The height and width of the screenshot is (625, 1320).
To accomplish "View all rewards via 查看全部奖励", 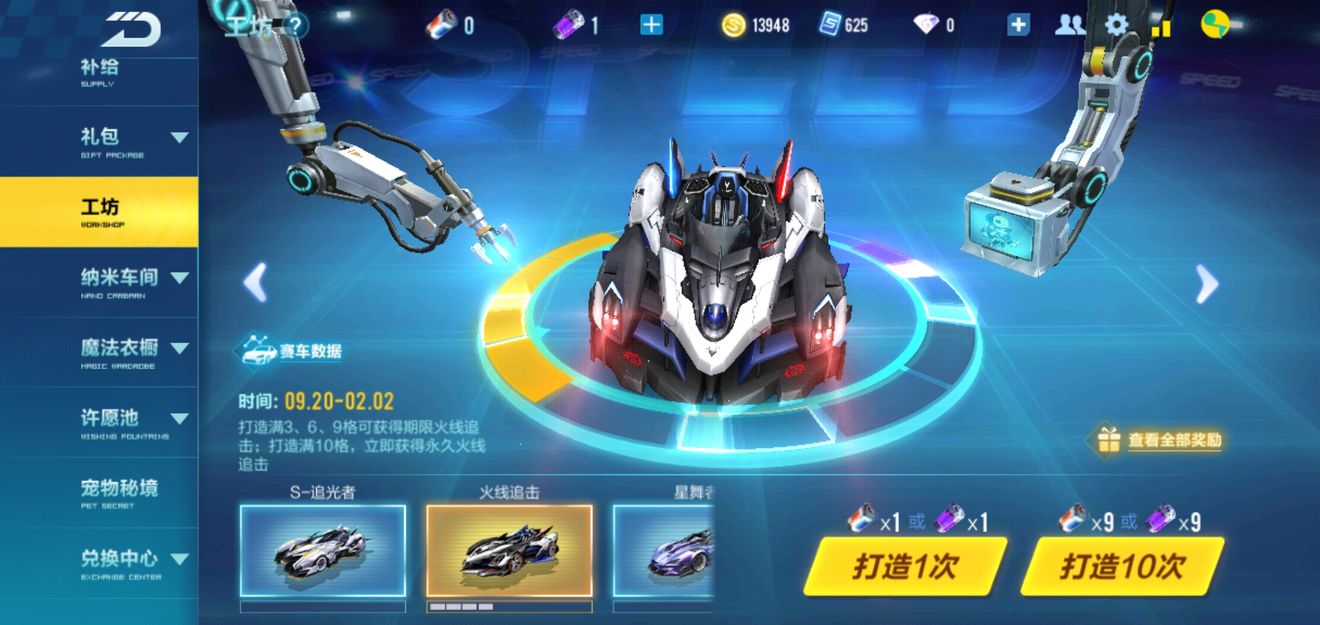I will tap(1161, 440).
